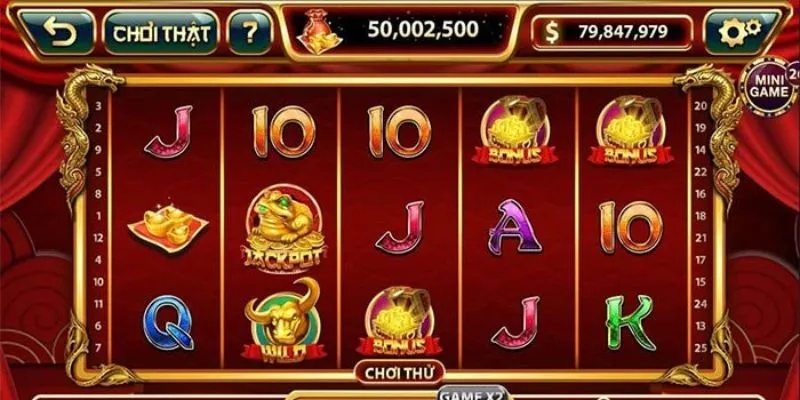Go back with the return arrow button

pyautogui.click(x=58, y=32)
